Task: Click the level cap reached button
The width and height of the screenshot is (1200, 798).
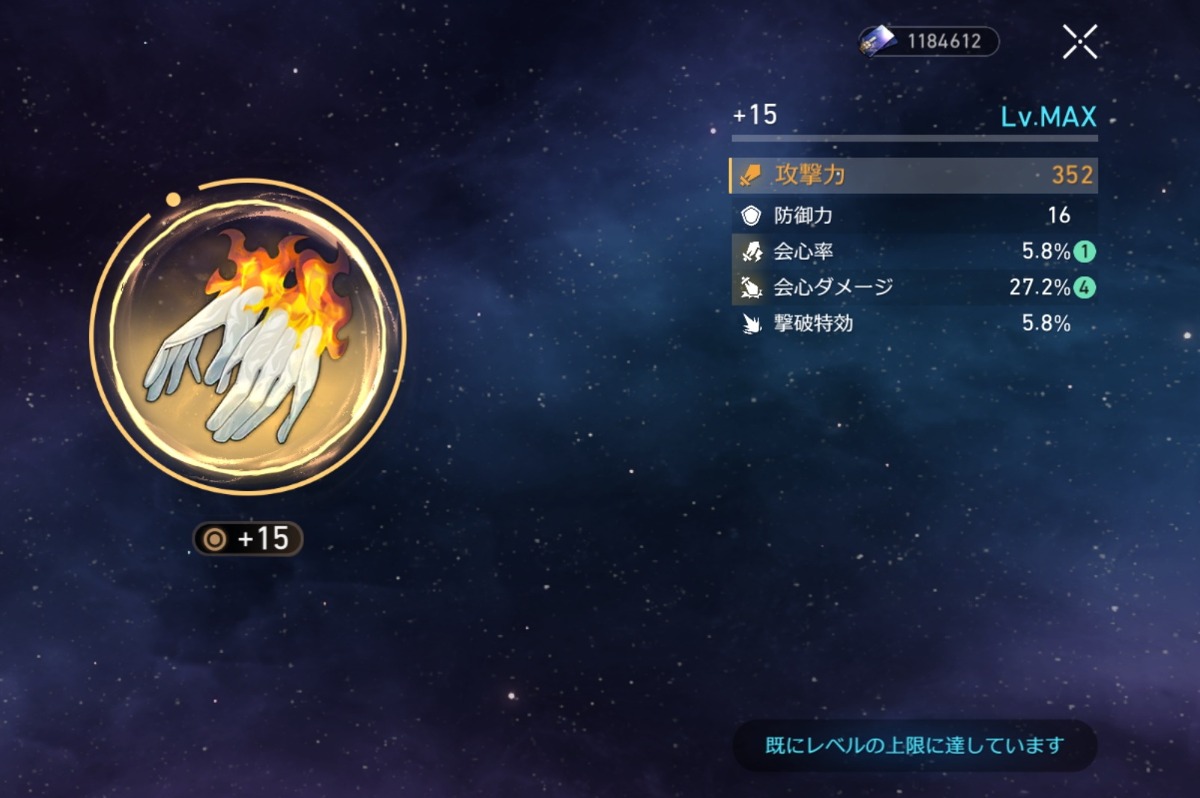Action: click(x=915, y=745)
